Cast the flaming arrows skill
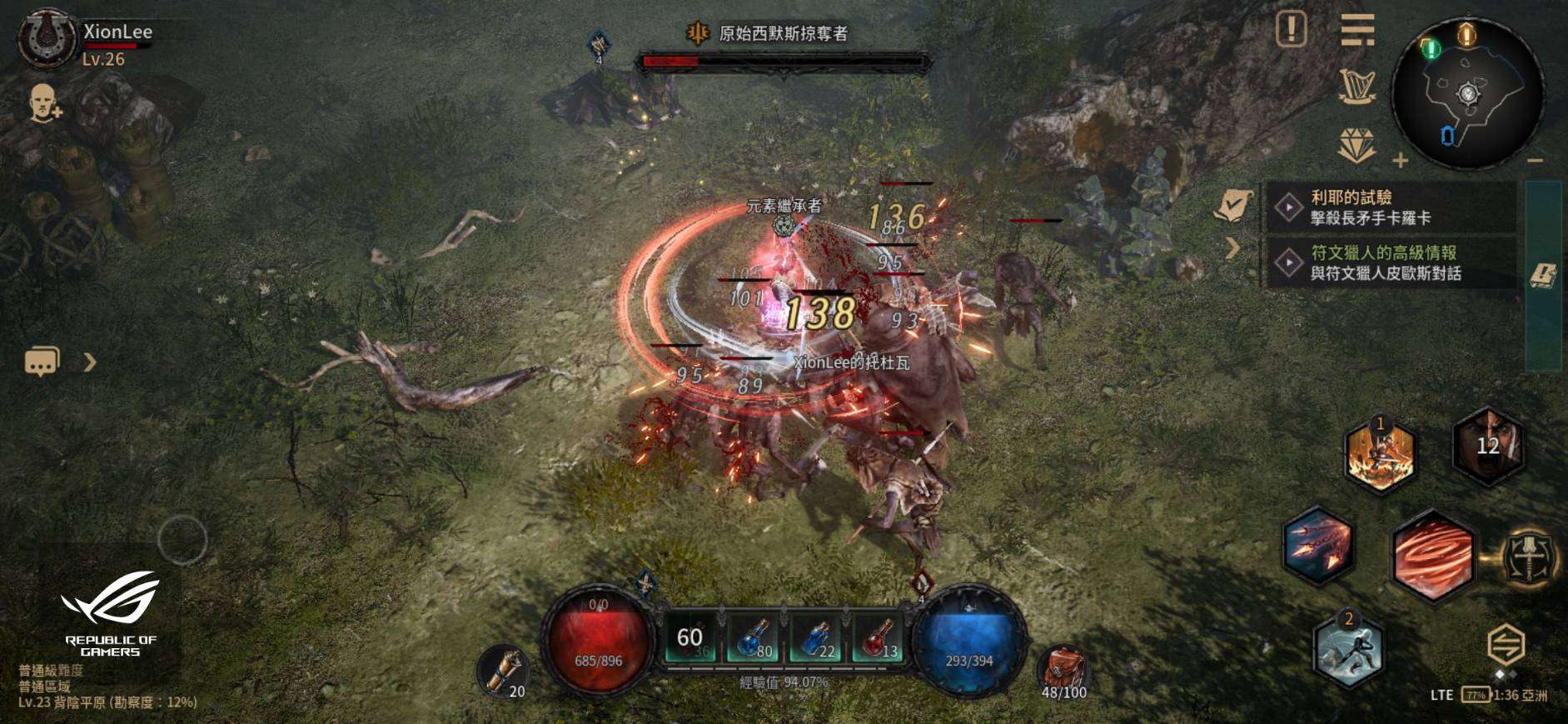The height and width of the screenshot is (724, 1568). tap(1318, 546)
